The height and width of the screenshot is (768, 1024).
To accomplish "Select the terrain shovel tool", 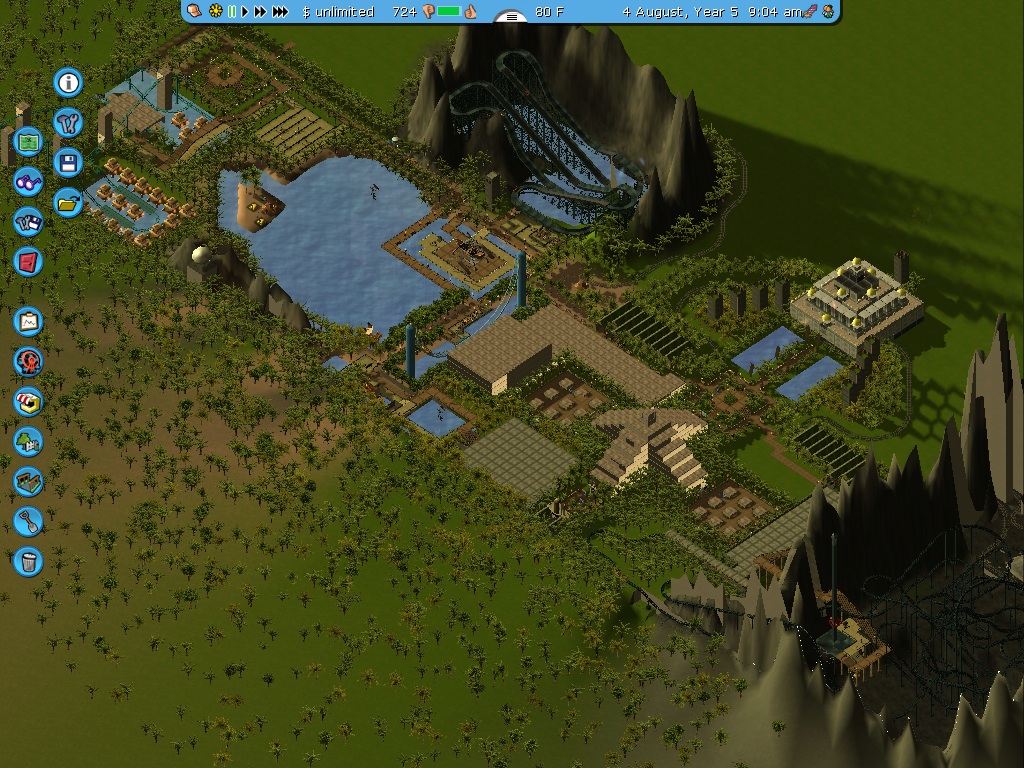I will 29,521.
